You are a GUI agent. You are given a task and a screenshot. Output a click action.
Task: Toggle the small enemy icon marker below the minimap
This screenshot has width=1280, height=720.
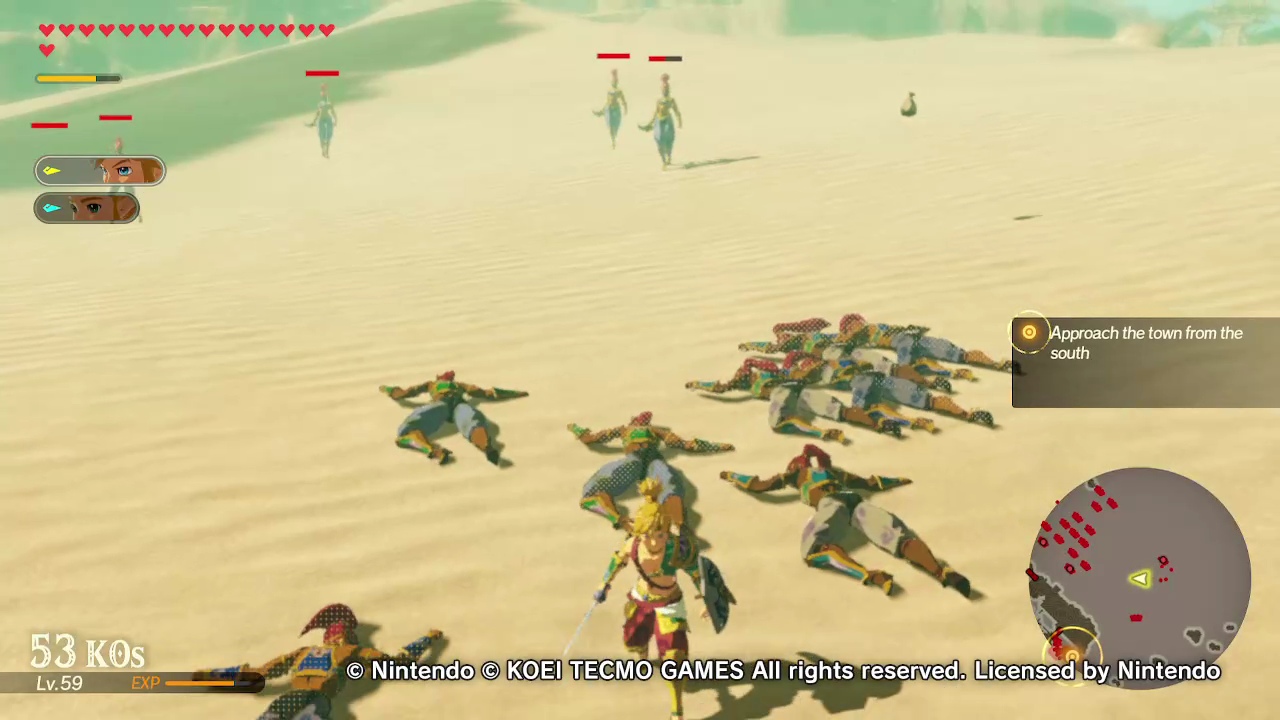pyautogui.click(x=1135, y=618)
